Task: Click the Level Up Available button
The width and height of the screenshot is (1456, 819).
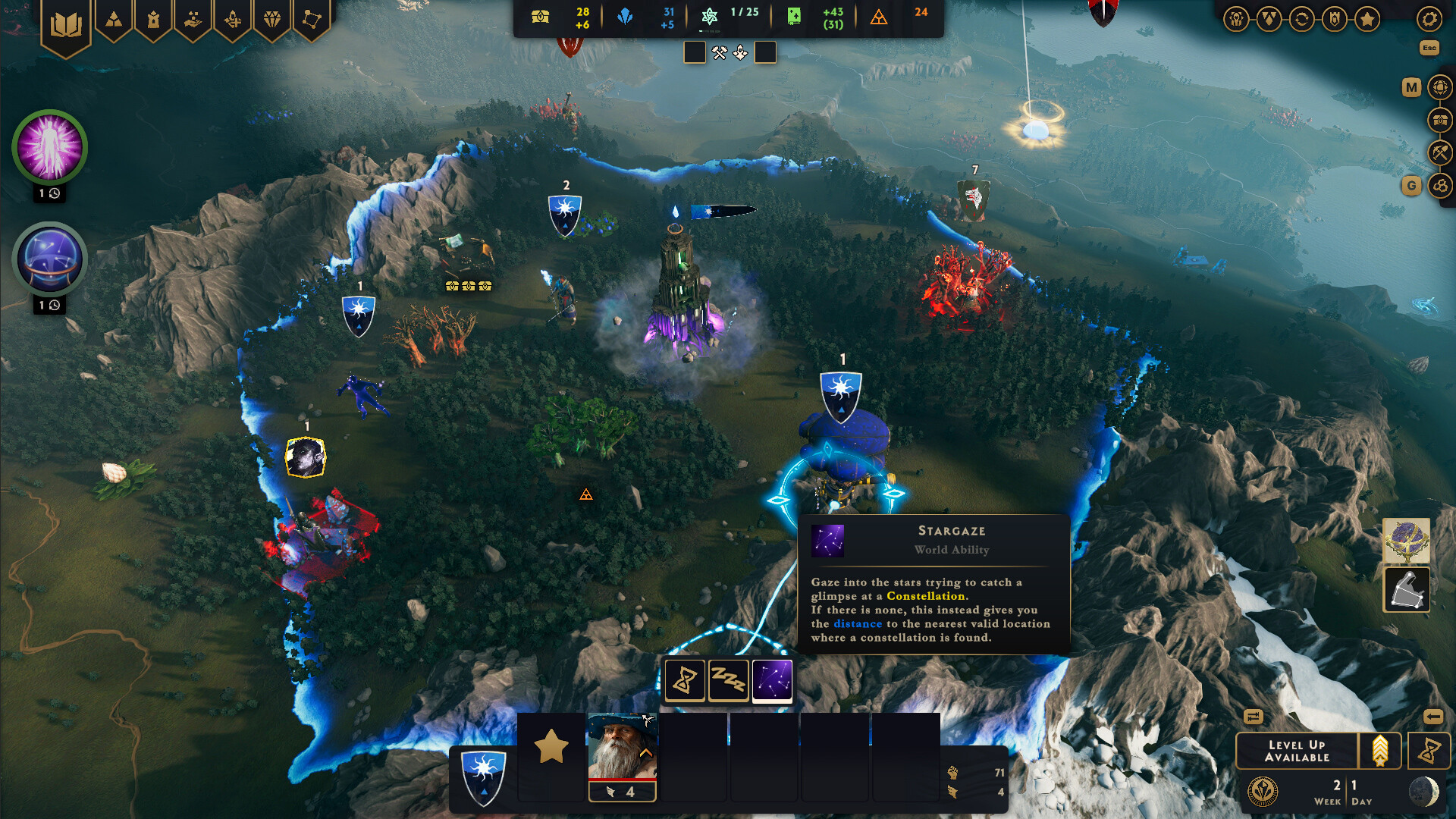Action: 1297,751
